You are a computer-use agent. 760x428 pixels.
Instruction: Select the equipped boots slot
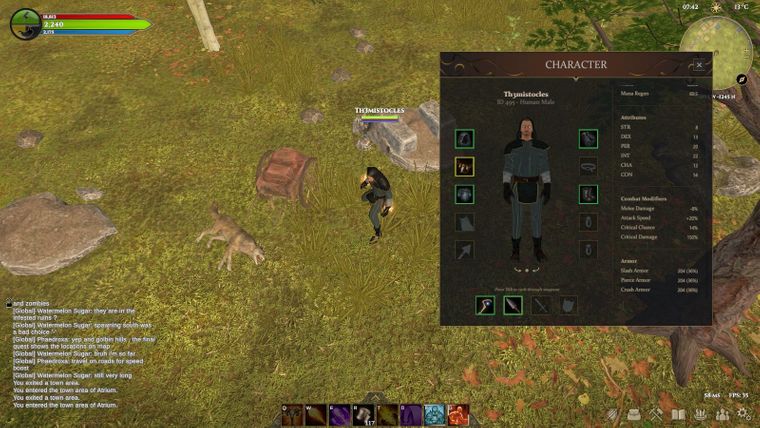coord(588,194)
